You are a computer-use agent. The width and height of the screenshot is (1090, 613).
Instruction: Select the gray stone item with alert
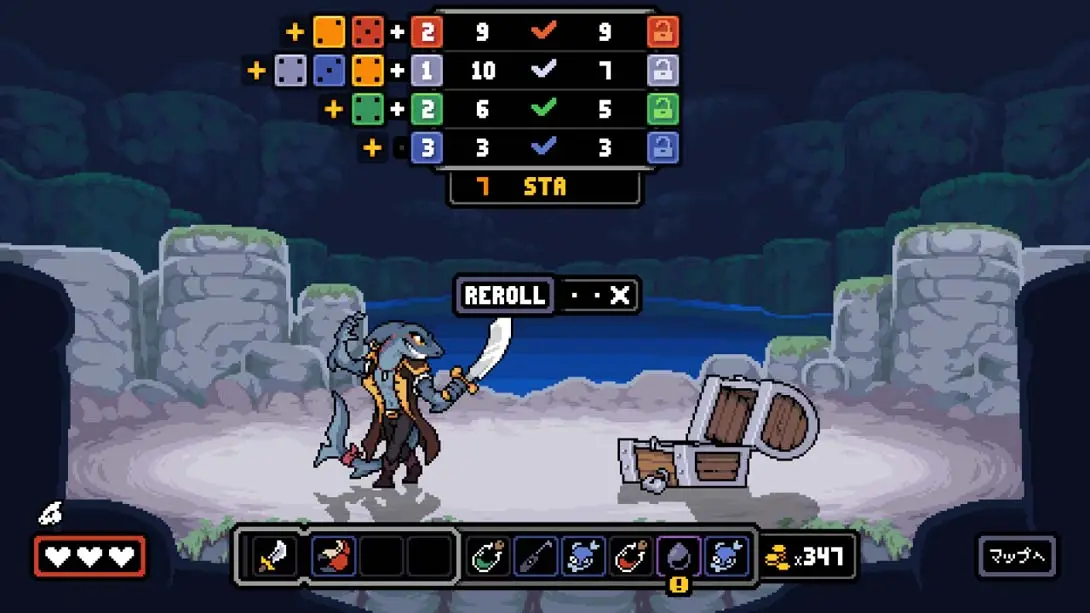coord(680,557)
